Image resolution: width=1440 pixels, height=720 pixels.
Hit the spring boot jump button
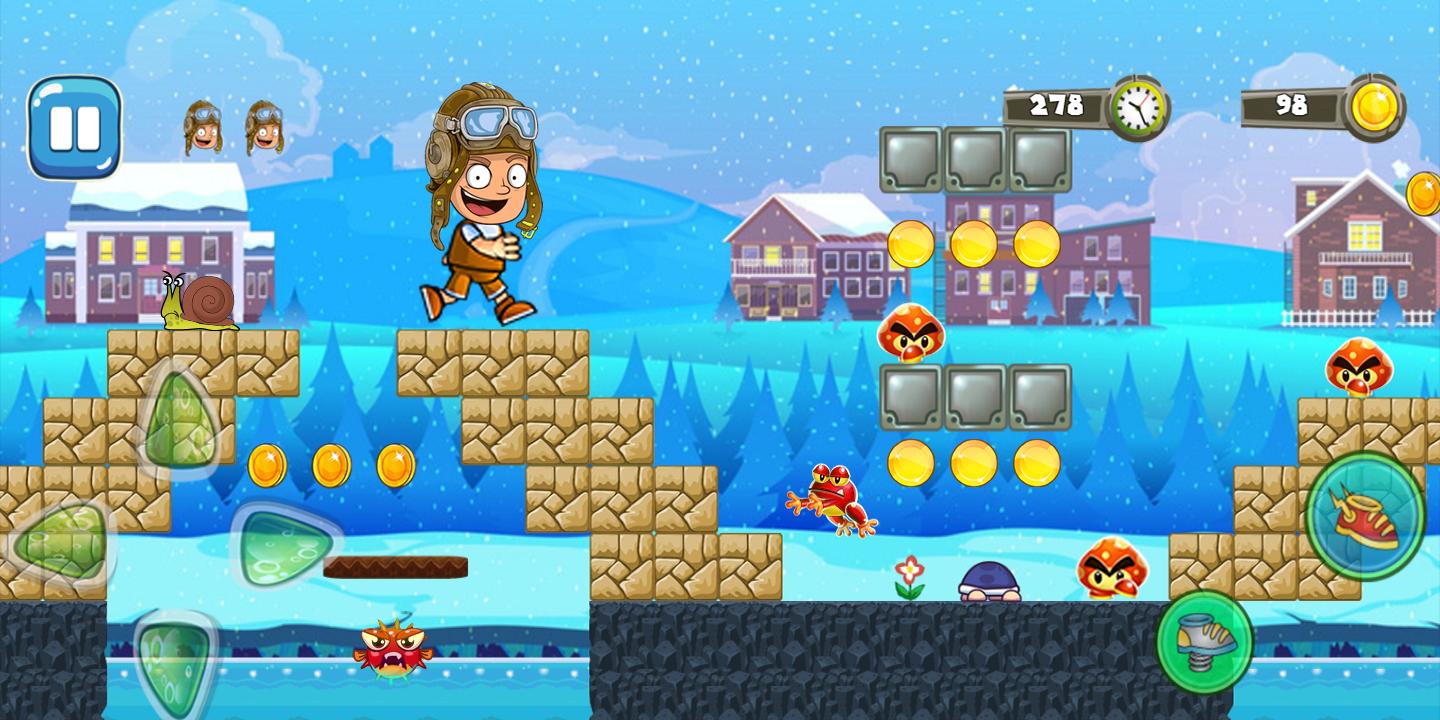pyautogui.click(x=1204, y=641)
